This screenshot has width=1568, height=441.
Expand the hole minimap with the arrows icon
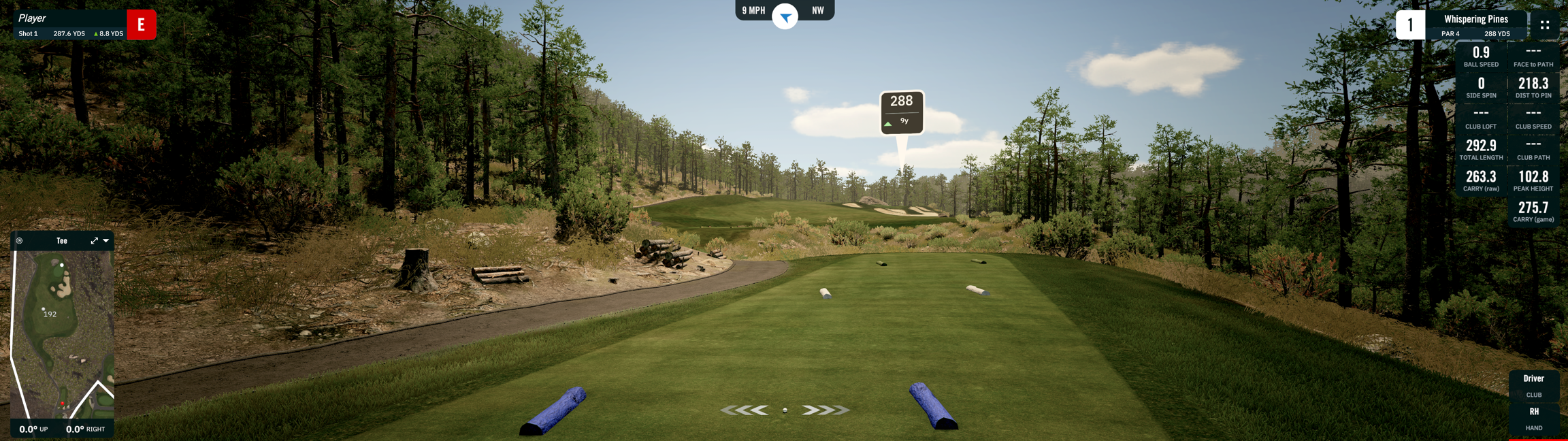[95, 241]
